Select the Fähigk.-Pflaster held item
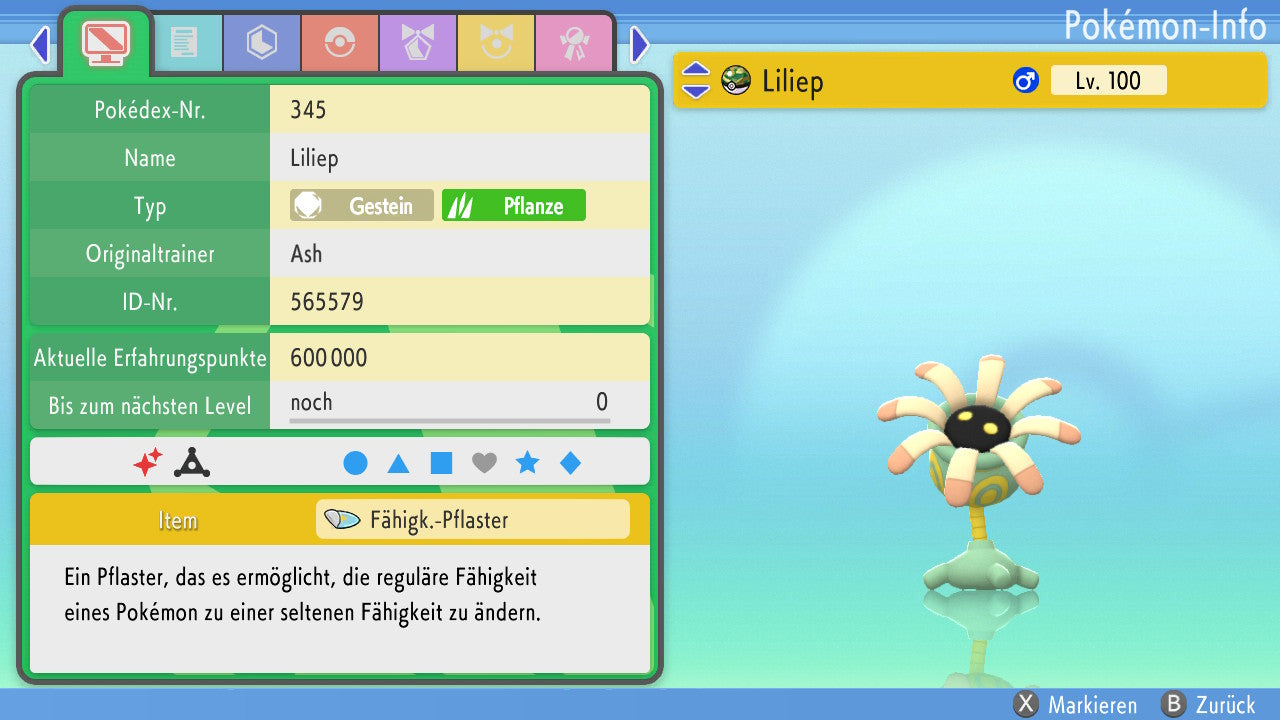 tap(472, 520)
